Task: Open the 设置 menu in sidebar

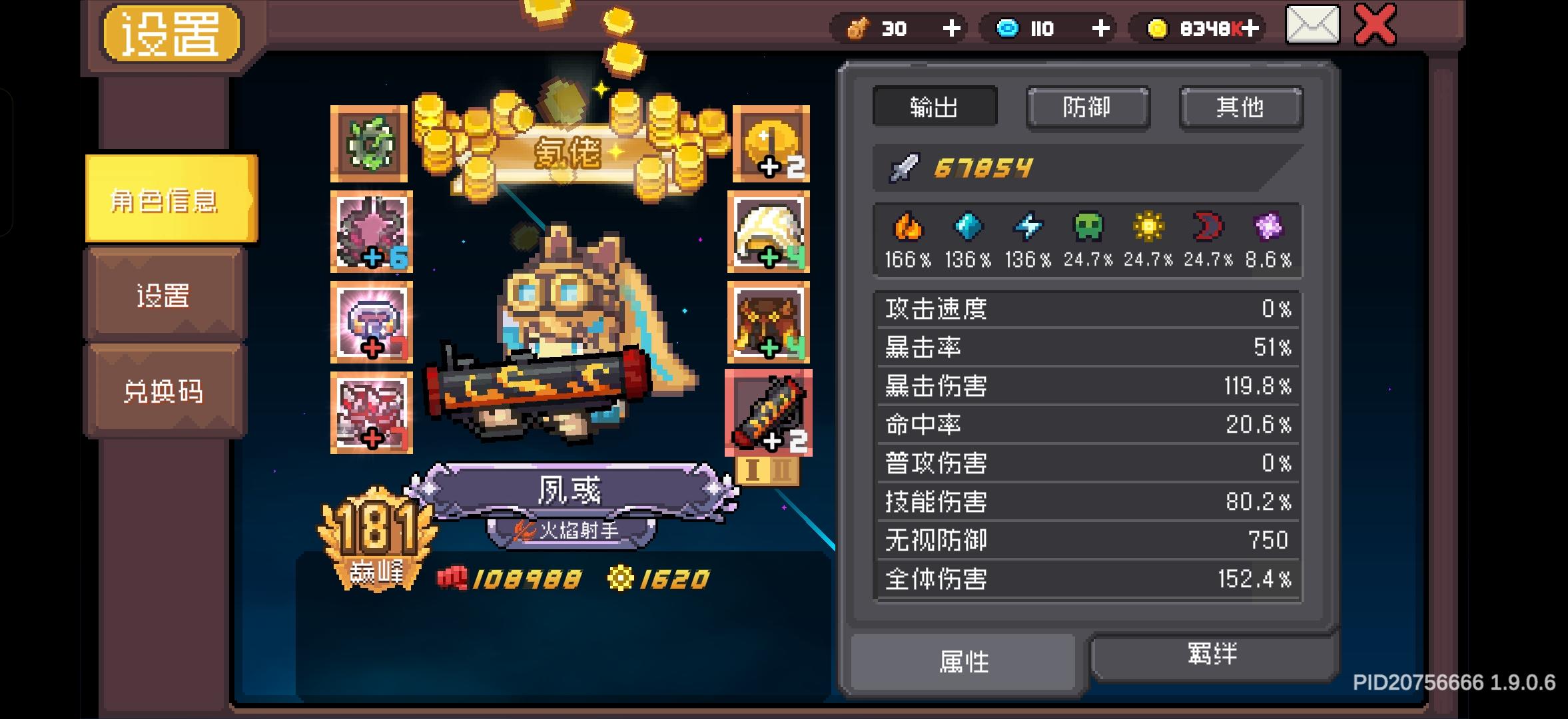Action: pos(164,296)
